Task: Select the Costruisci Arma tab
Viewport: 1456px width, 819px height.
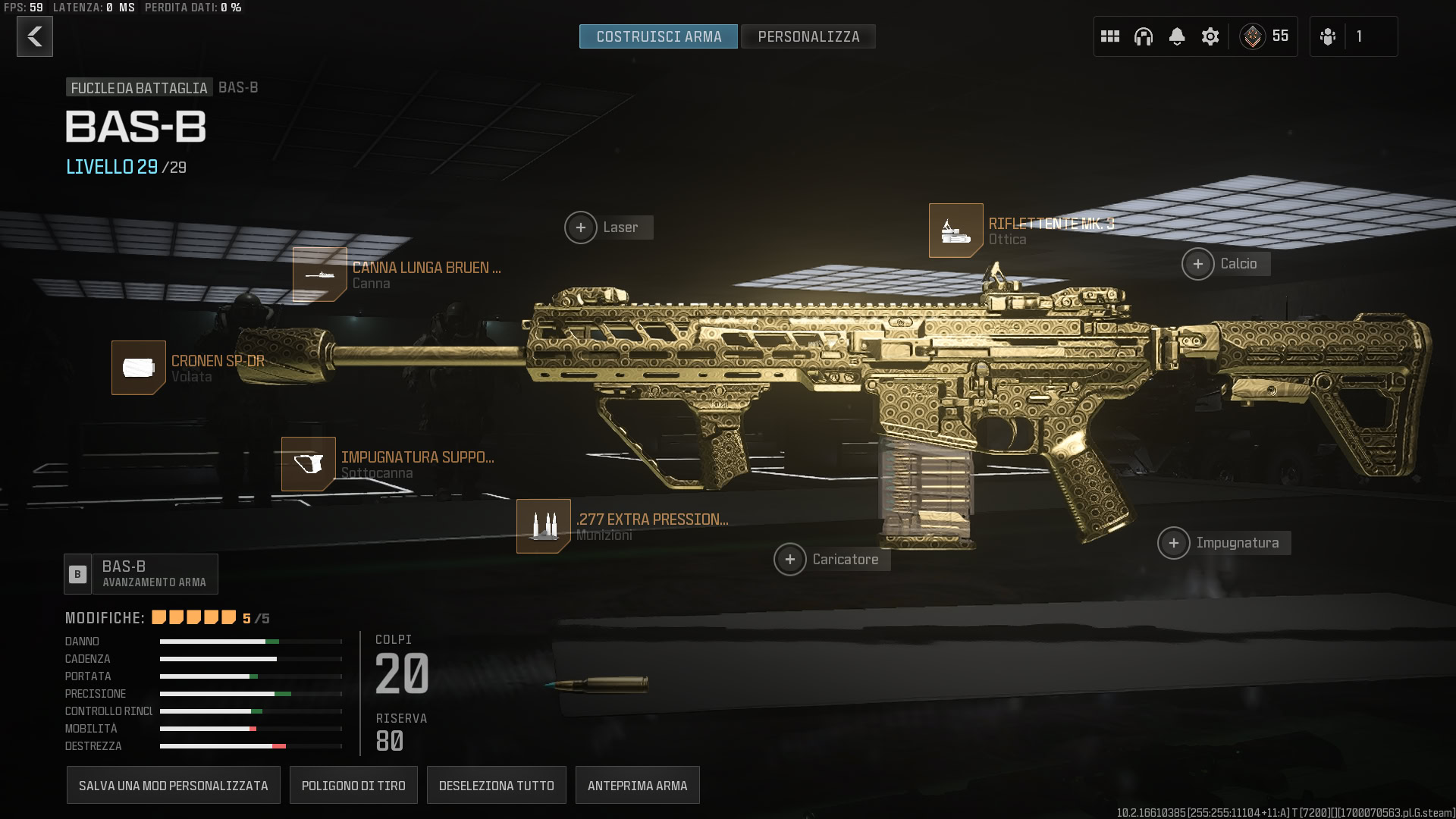Action: pos(658,36)
